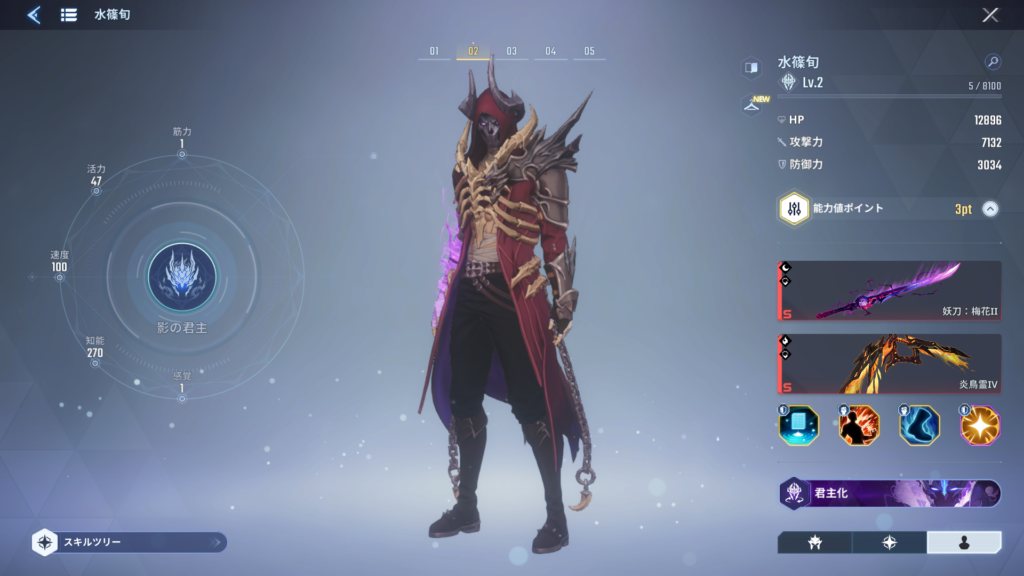Select preset tab 03

click(511, 51)
